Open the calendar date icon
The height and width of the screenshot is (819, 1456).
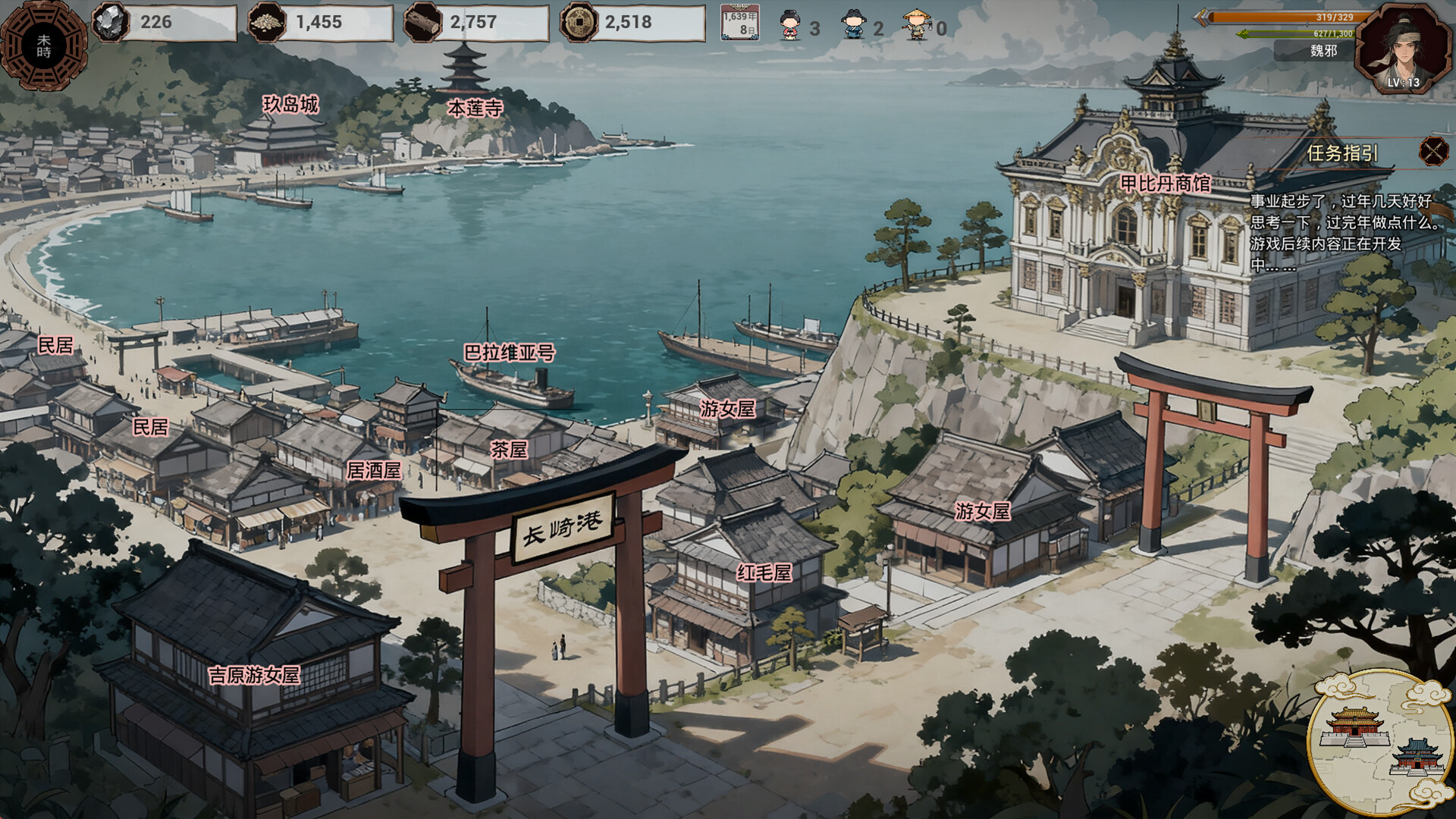[x=739, y=24]
